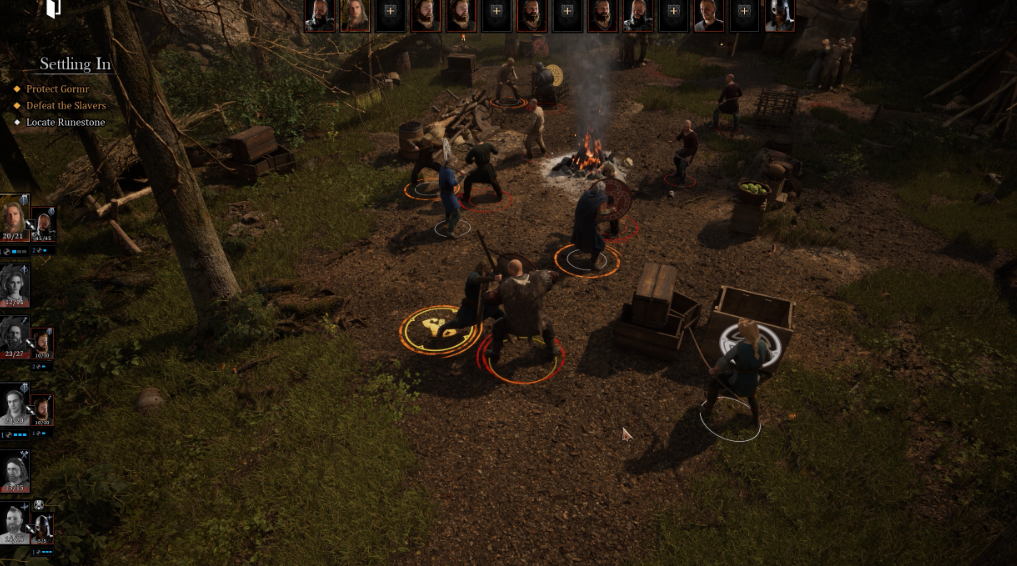The width and height of the screenshot is (1017, 566).
Task: Select the leftmost portrait in the turn order
Action: pos(320,15)
